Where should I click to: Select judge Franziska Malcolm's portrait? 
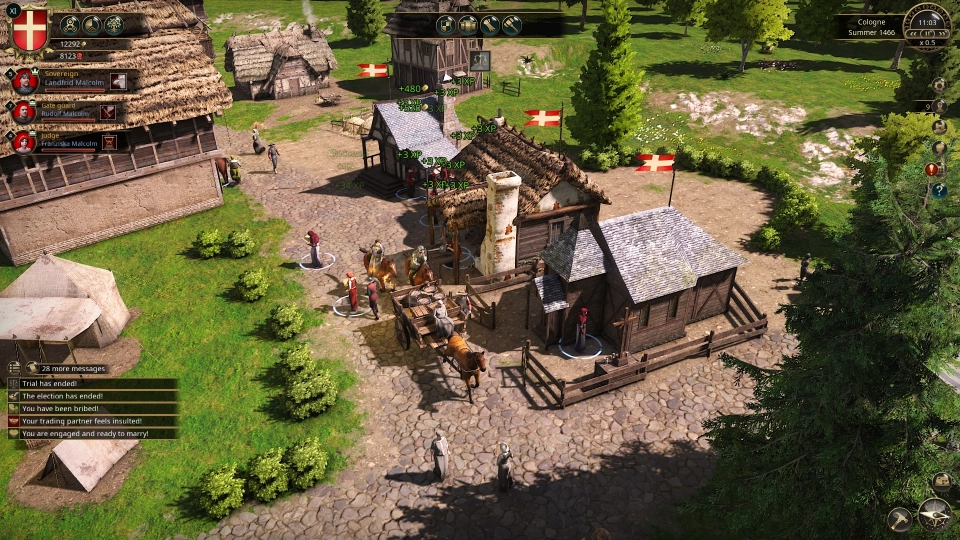click(25, 141)
